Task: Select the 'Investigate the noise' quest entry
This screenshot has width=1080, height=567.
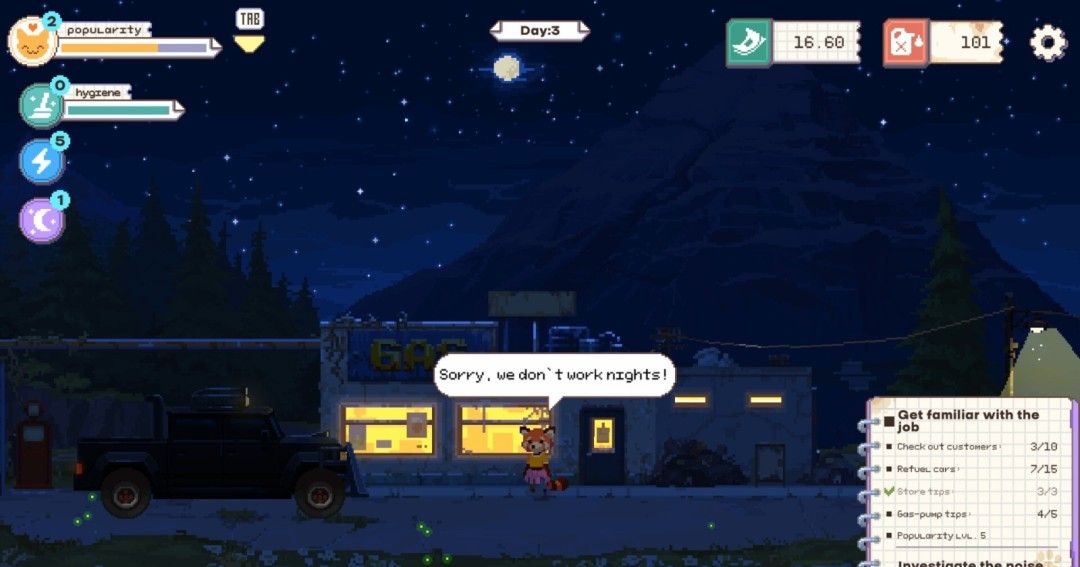Action: coord(968,563)
